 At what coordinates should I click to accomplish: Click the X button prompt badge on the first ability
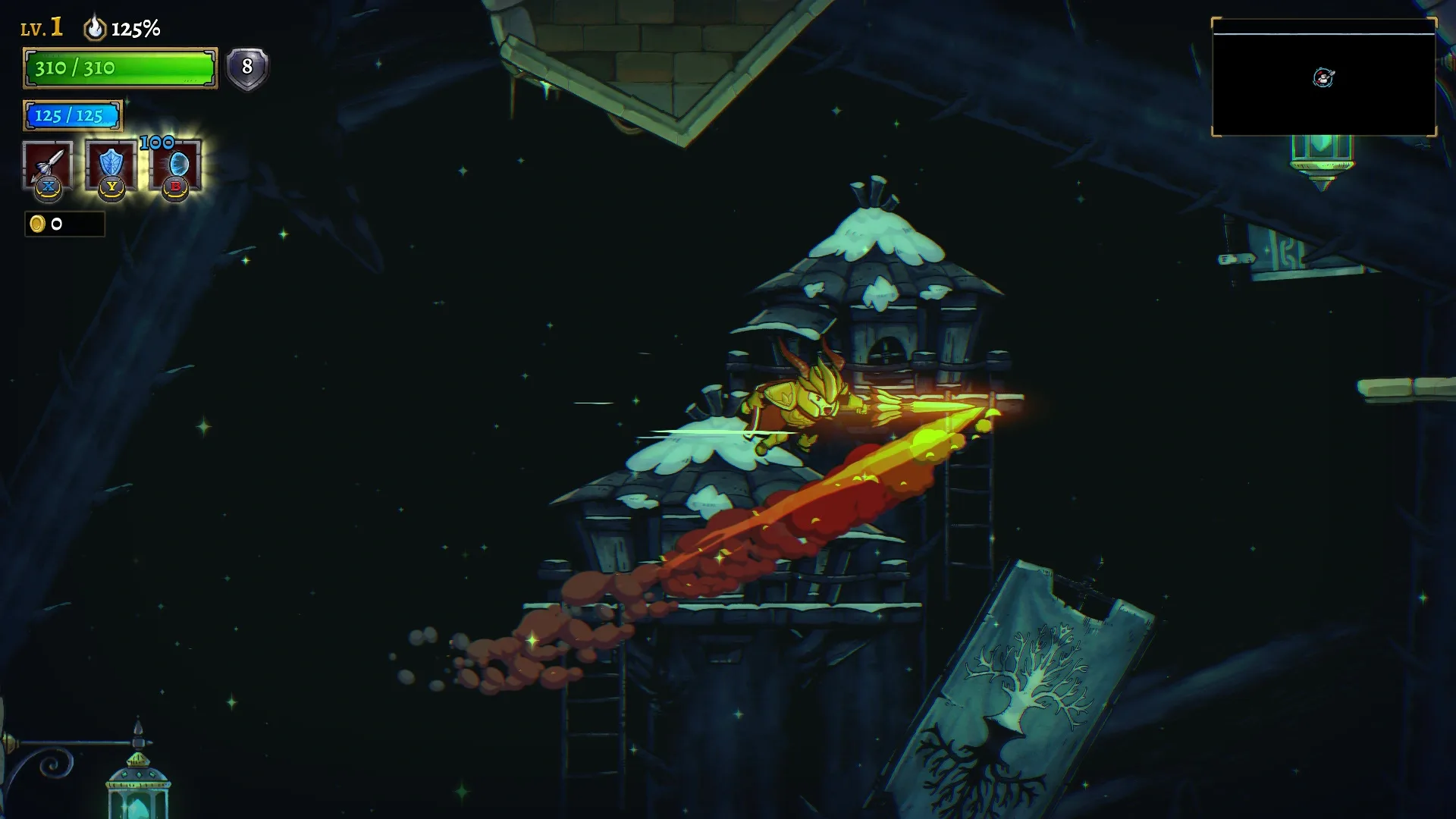pos(48,187)
